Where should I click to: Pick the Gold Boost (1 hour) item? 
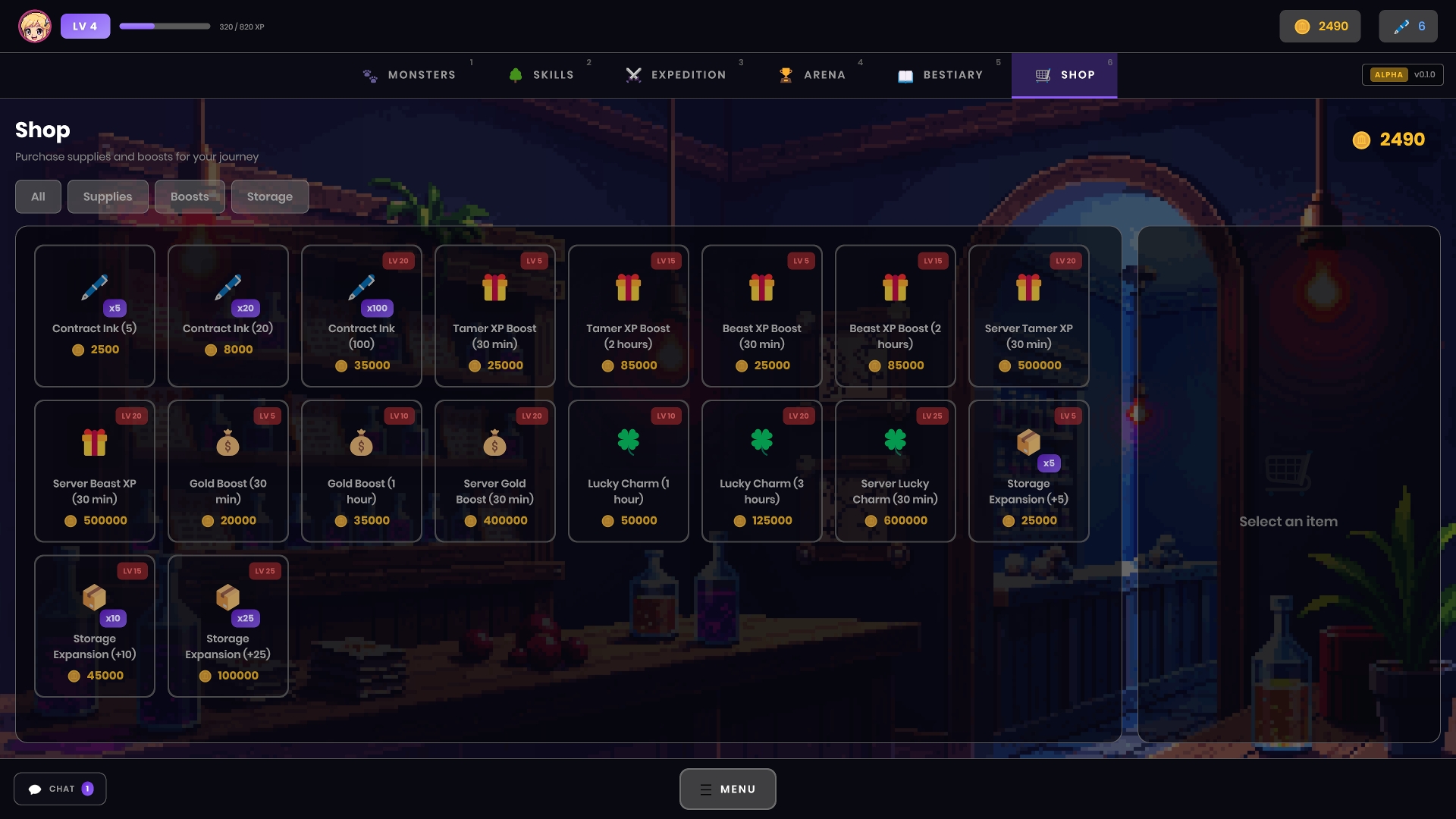362,471
